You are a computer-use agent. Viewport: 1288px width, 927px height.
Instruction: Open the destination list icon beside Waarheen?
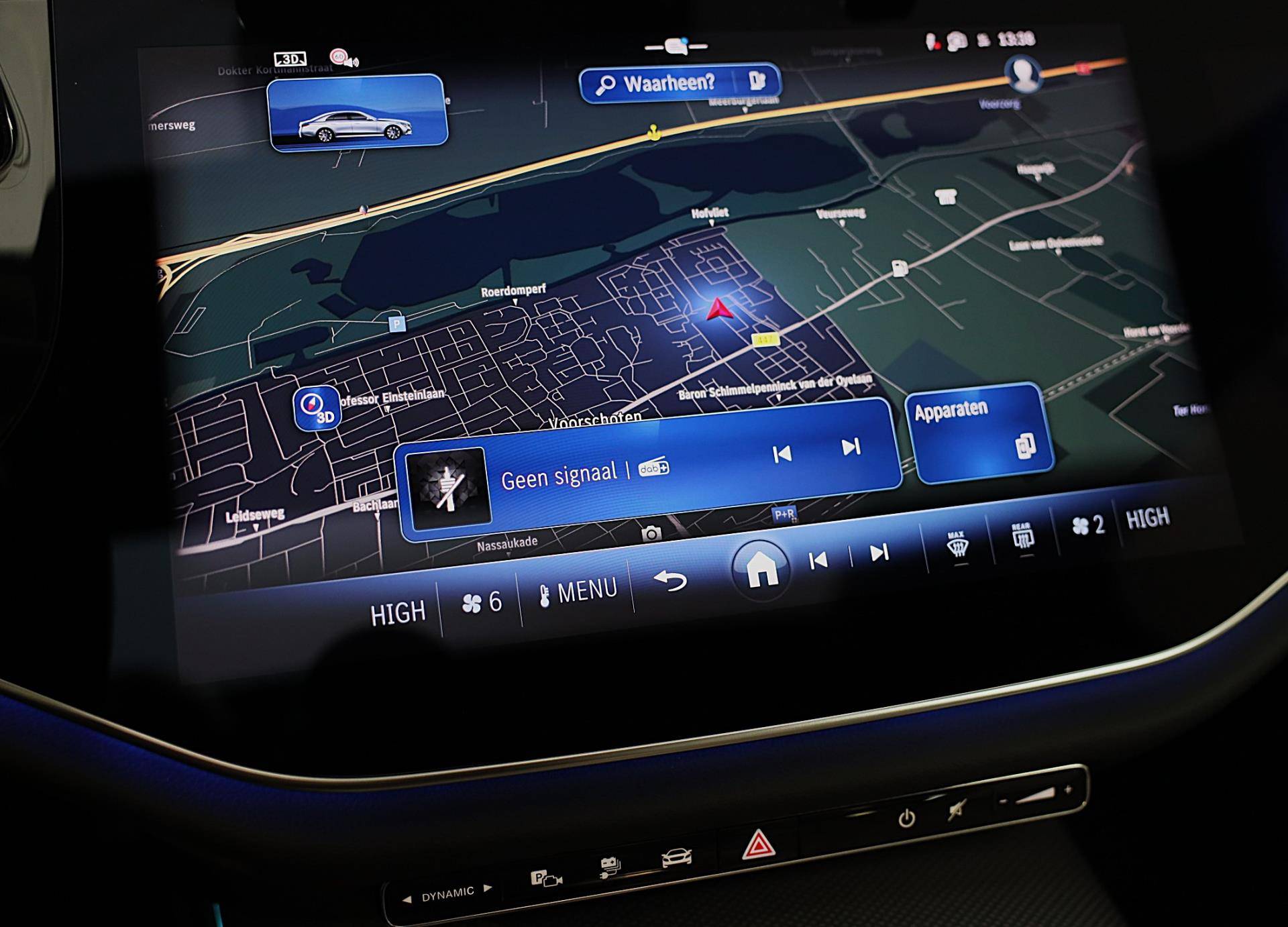coord(758,80)
